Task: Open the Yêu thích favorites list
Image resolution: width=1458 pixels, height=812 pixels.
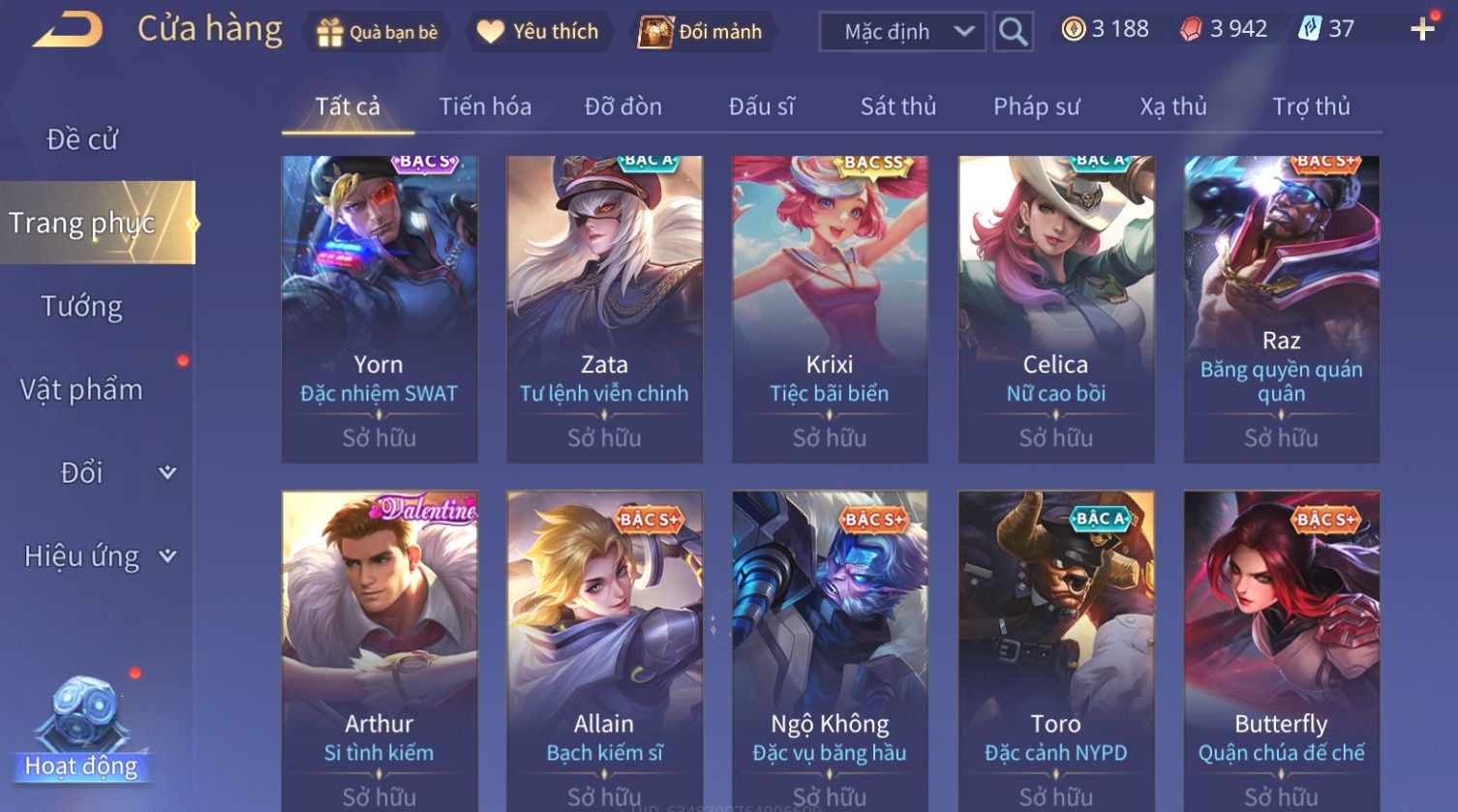Action: pos(538,32)
